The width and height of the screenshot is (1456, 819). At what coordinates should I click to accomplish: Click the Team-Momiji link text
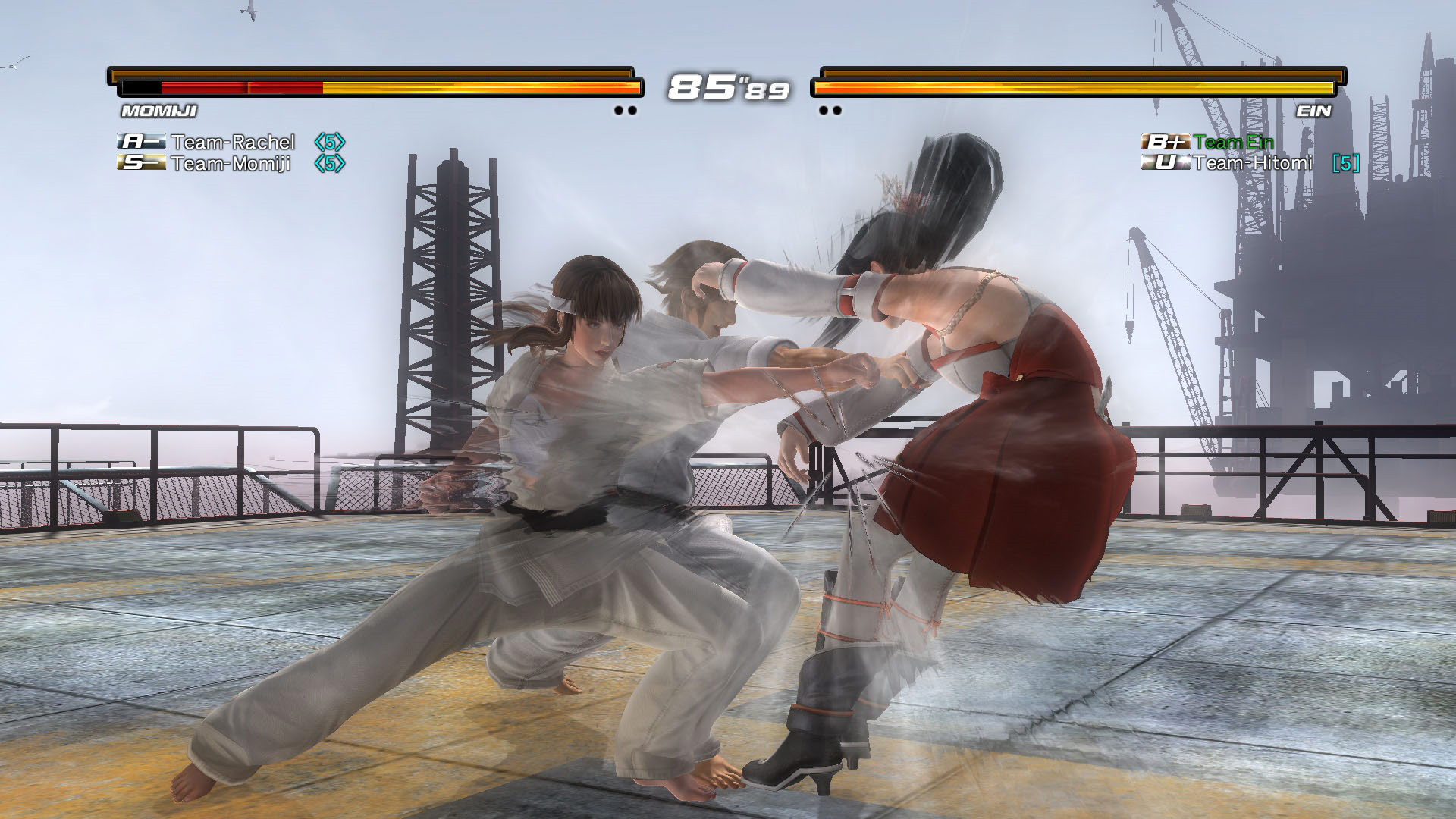232,163
